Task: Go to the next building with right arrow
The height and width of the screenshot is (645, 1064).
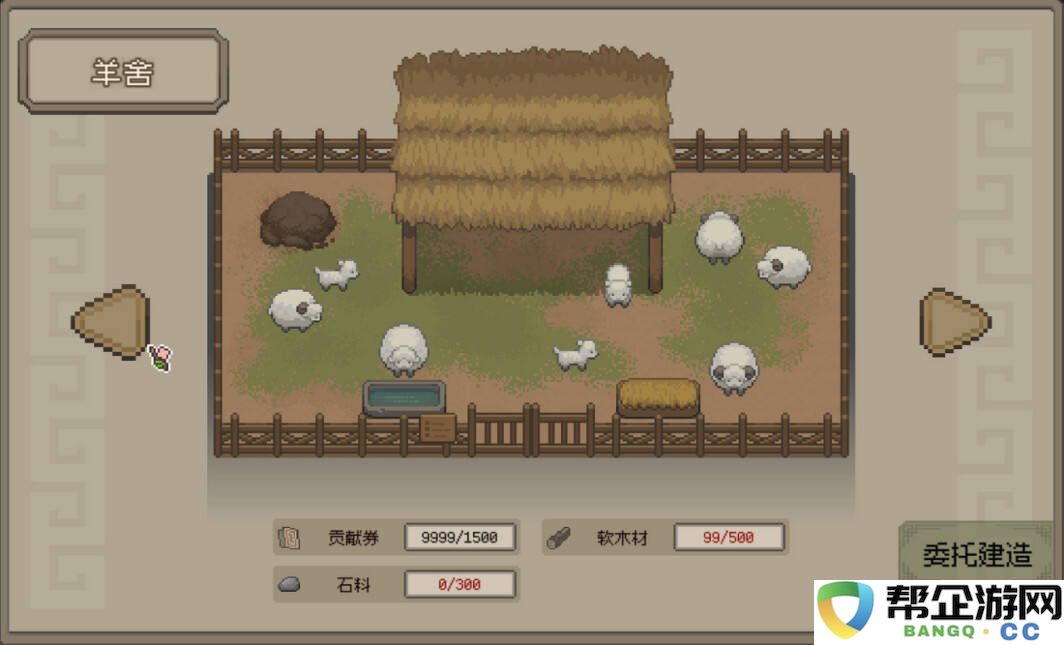Action: tap(953, 321)
